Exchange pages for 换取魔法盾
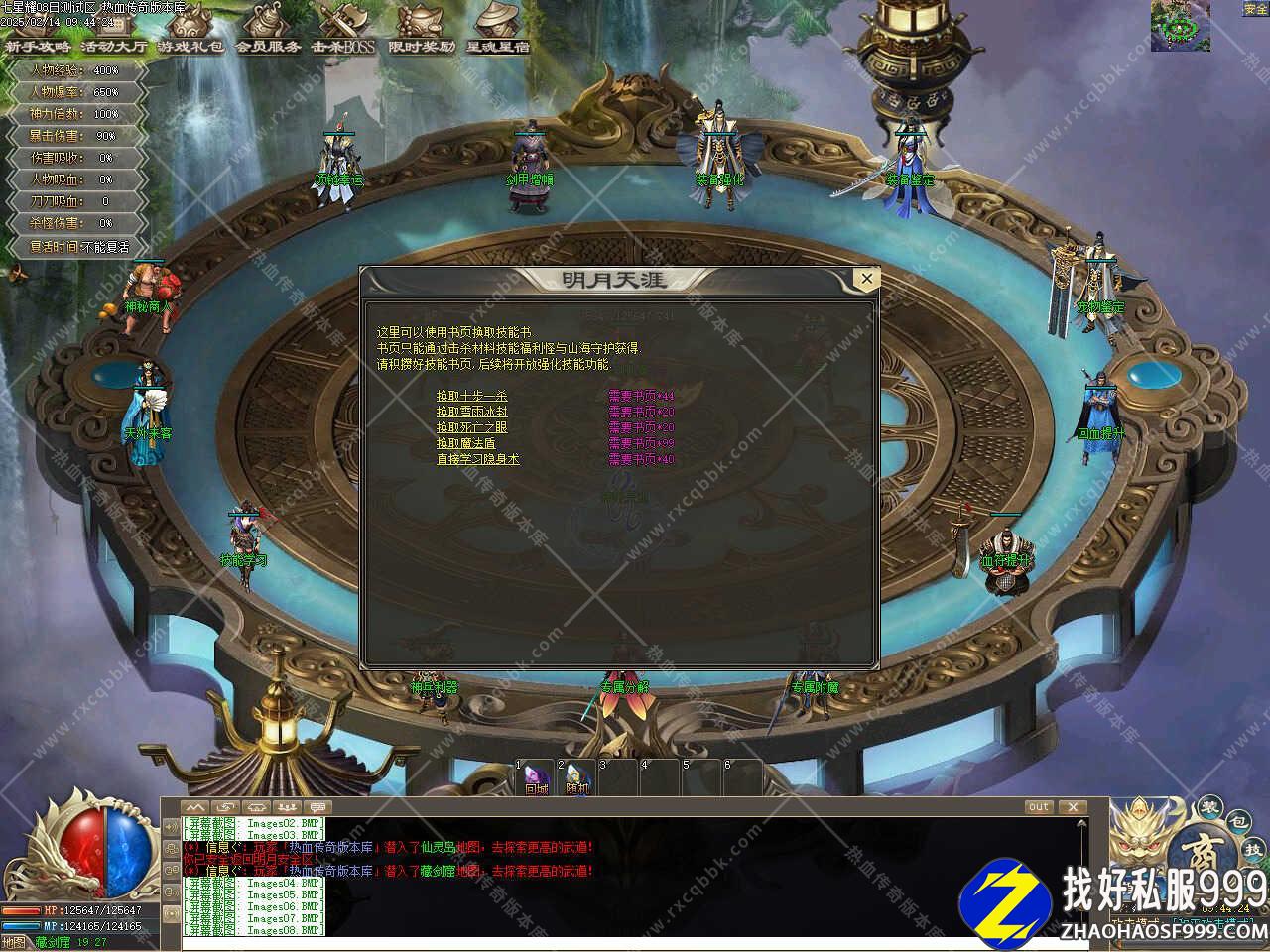Viewport: 1270px width, 952px height. click(465, 443)
